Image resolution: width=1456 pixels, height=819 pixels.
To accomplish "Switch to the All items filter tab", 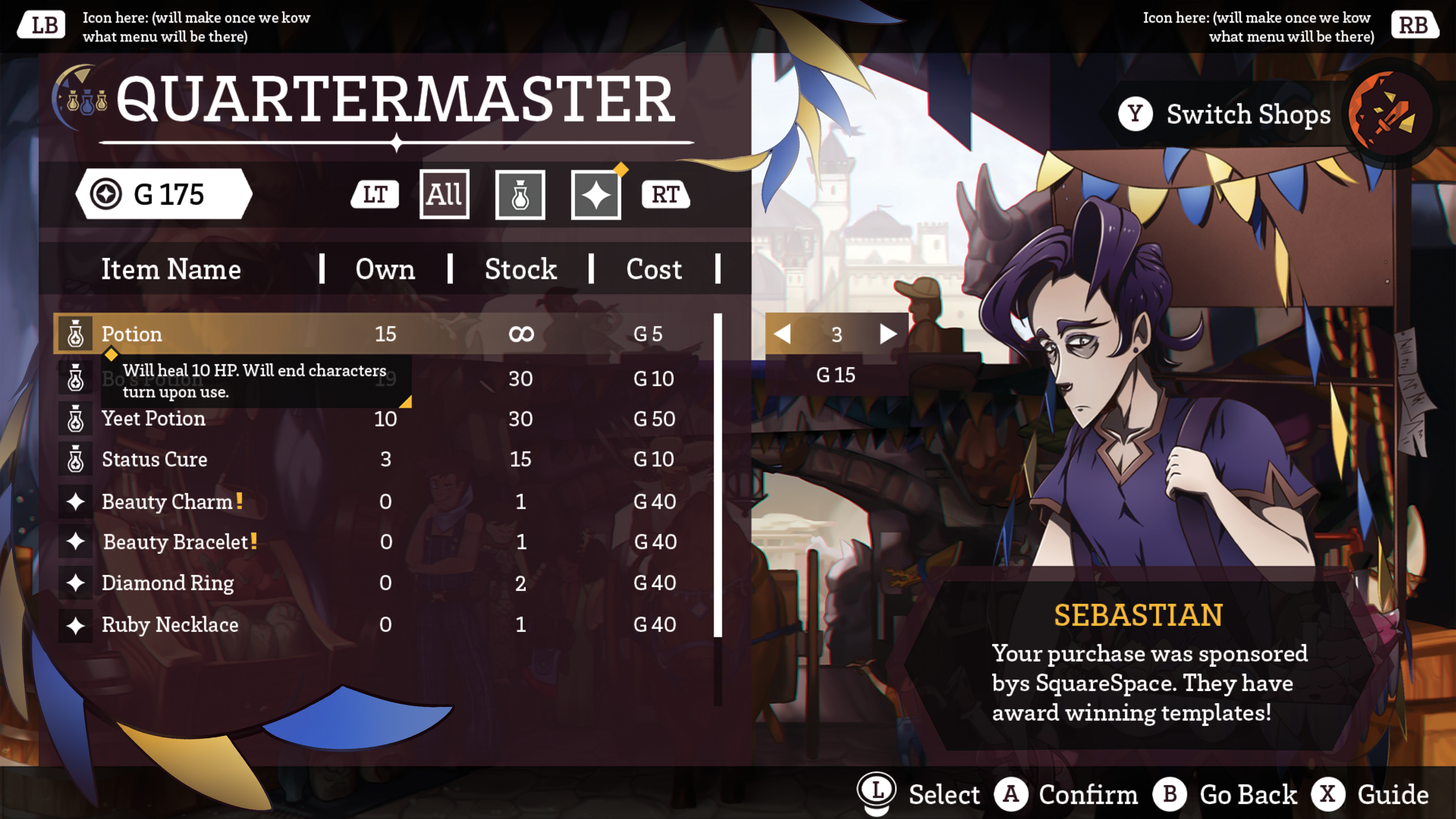I will pyautogui.click(x=444, y=195).
